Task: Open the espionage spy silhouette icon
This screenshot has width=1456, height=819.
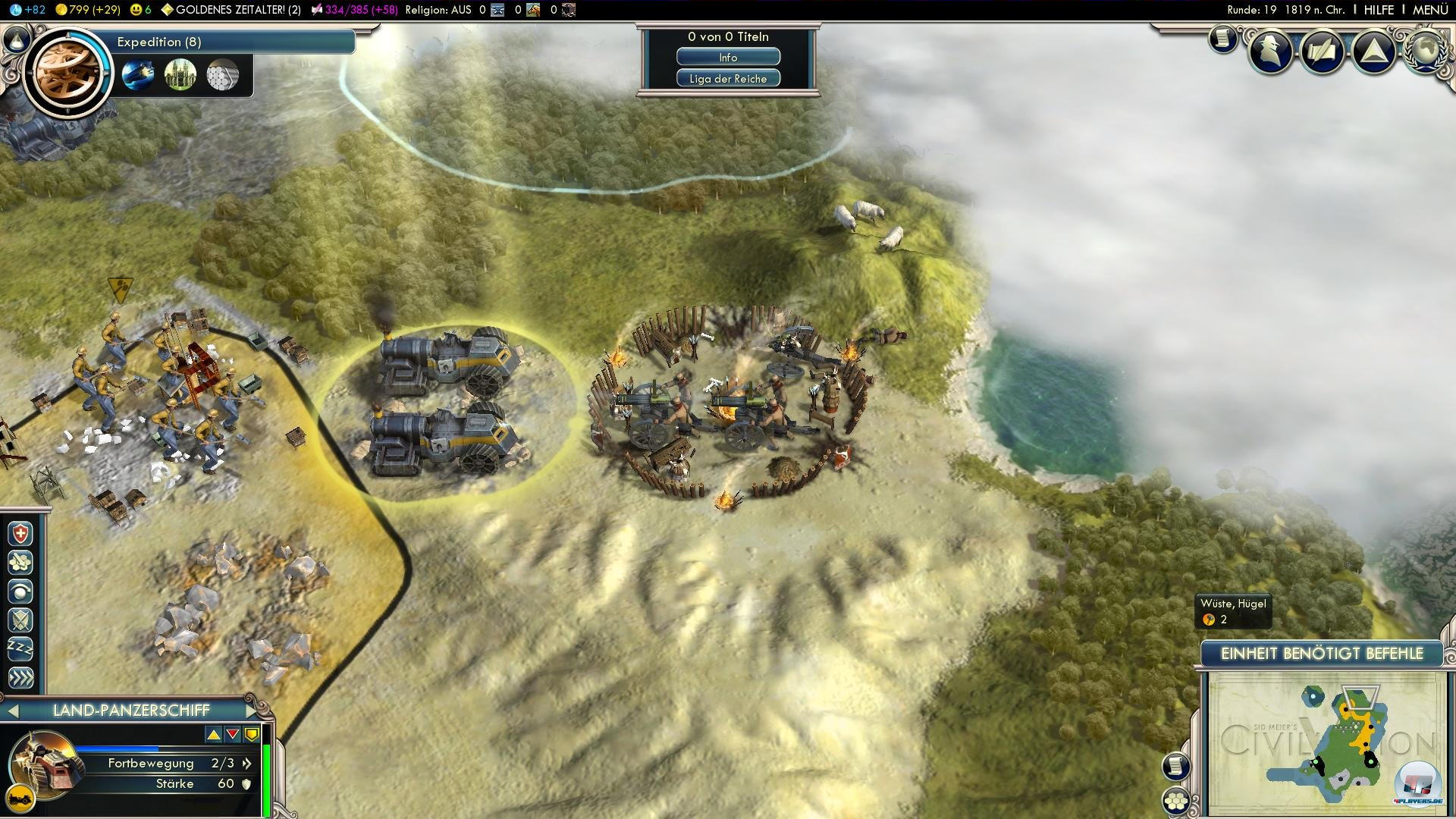Action: (1271, 52)
